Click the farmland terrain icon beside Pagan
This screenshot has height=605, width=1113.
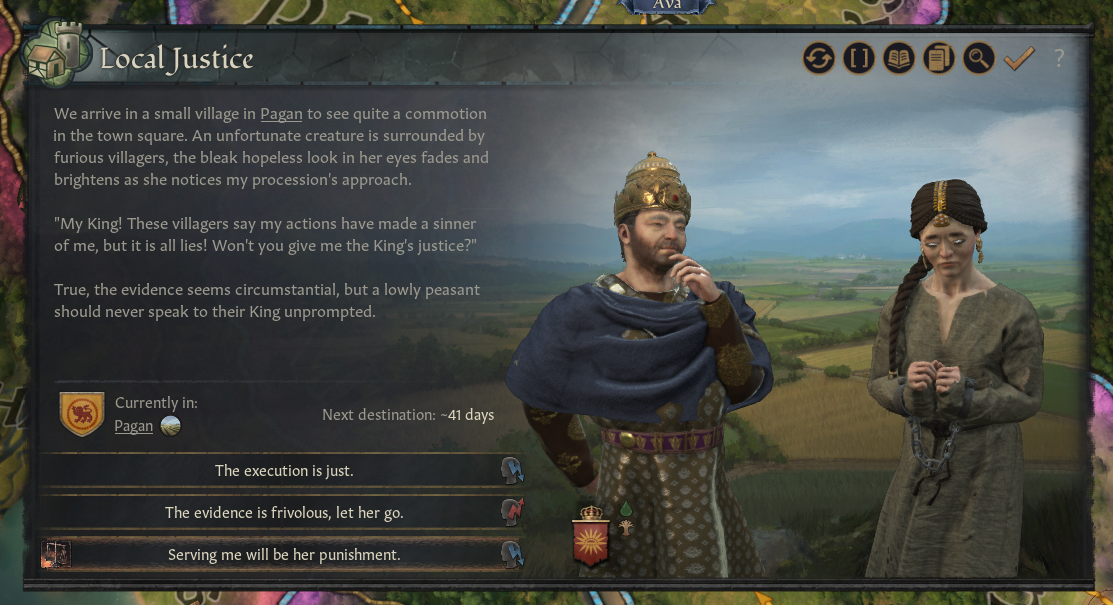170,426
